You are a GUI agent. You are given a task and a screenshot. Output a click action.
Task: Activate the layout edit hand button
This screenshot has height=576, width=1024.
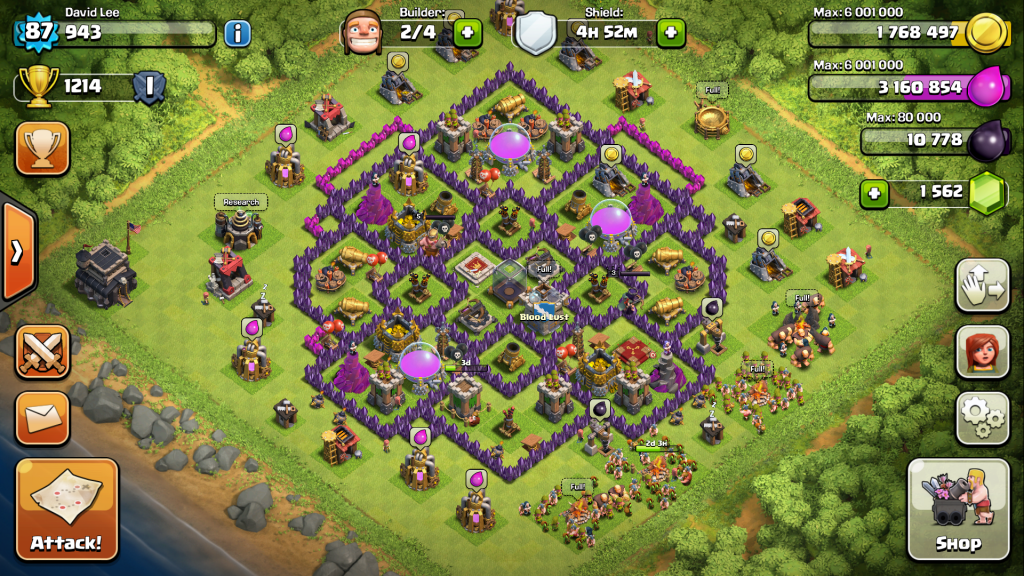[982, 286]
